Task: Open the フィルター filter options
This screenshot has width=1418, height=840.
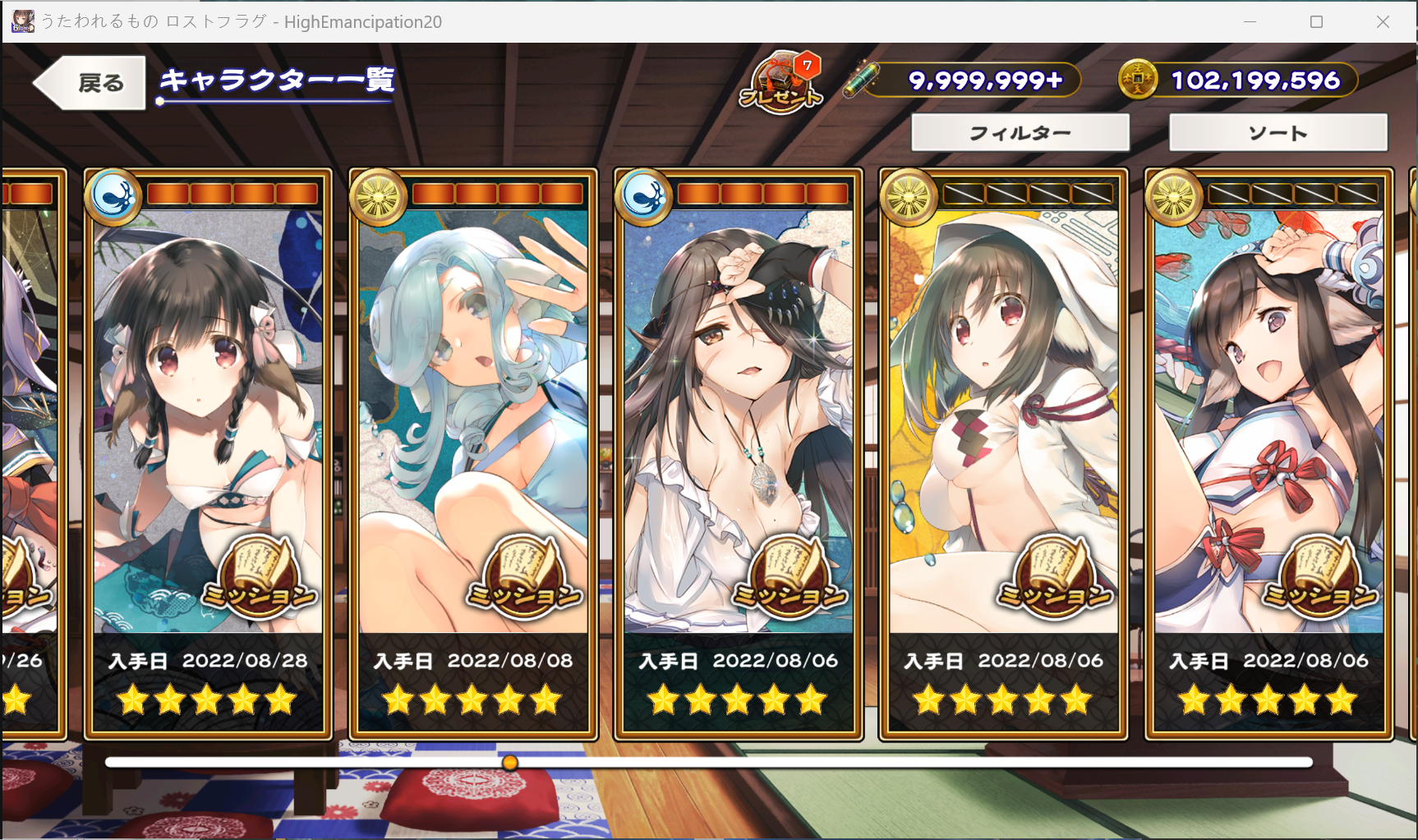Action: click(x=1020, y=133)
